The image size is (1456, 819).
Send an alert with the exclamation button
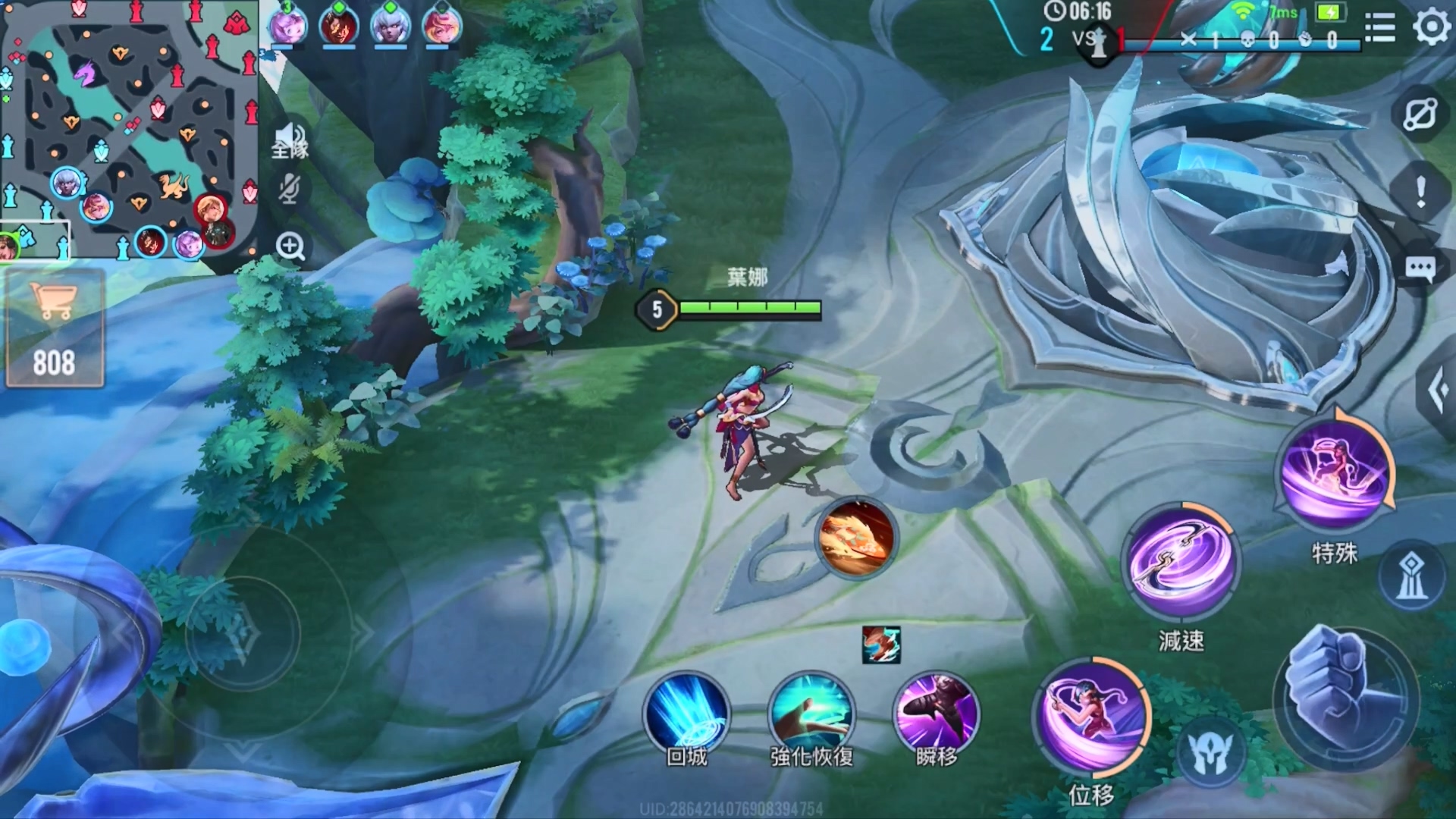(x=1420, y=190)
